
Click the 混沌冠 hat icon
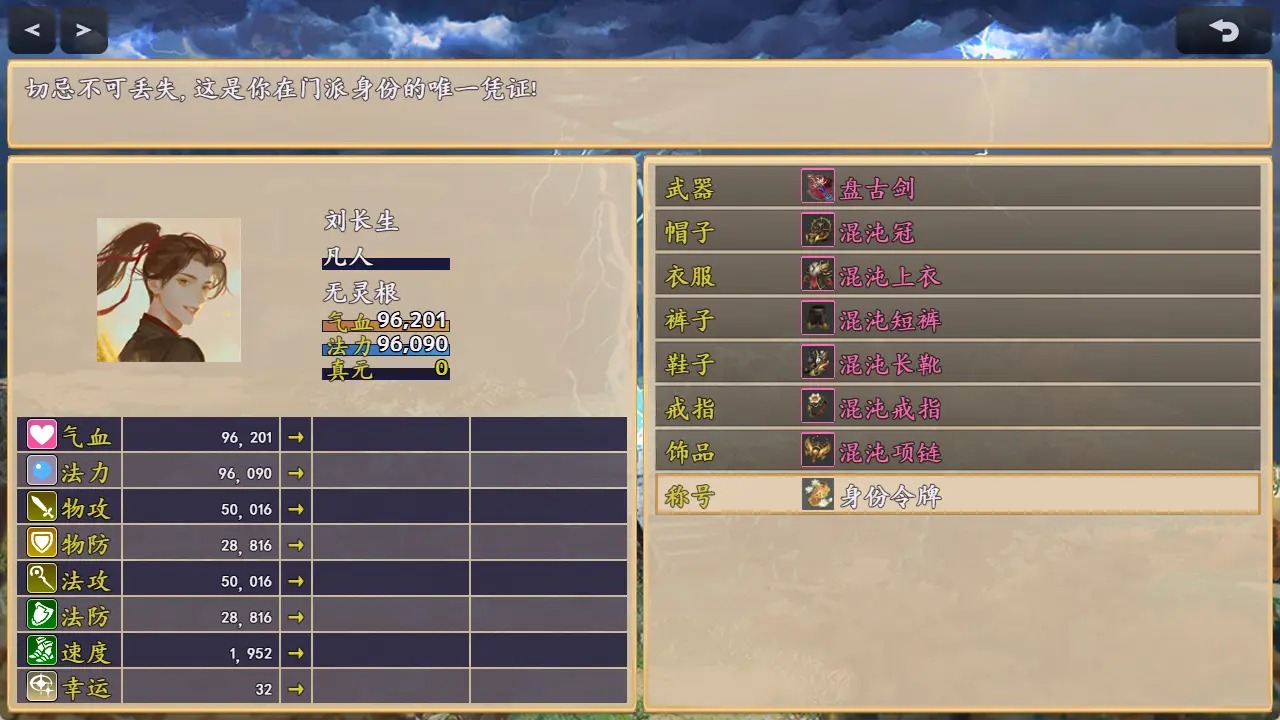[818, 231]
